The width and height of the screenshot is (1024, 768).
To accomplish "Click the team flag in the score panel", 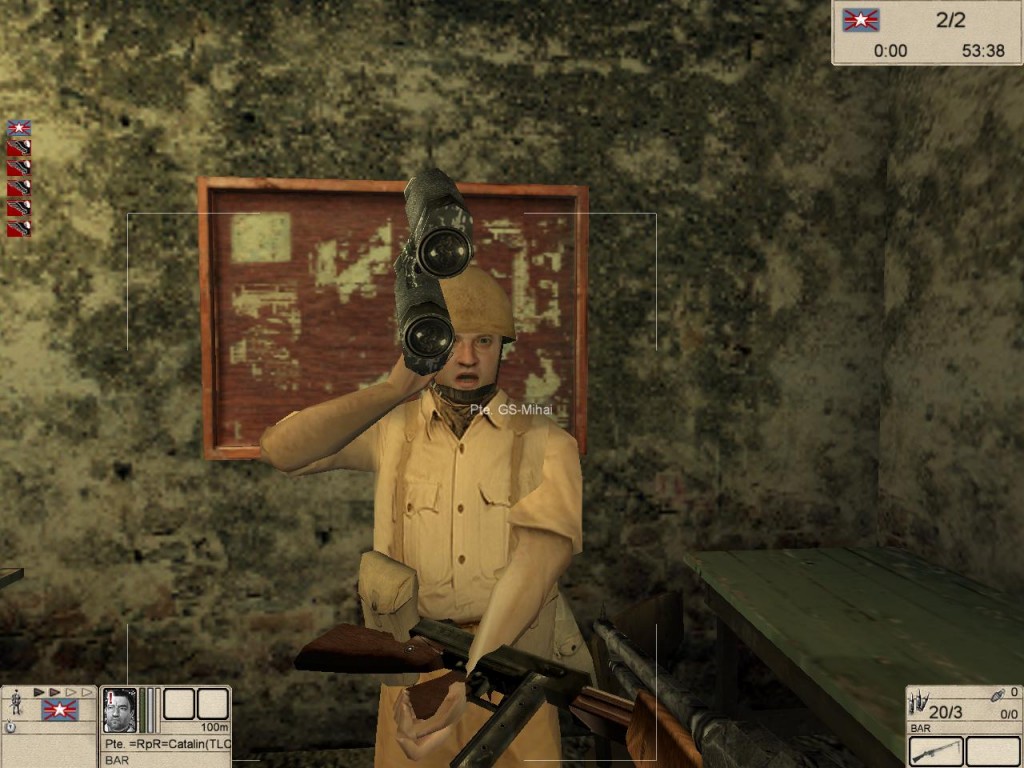I will (x=860, y=20).
